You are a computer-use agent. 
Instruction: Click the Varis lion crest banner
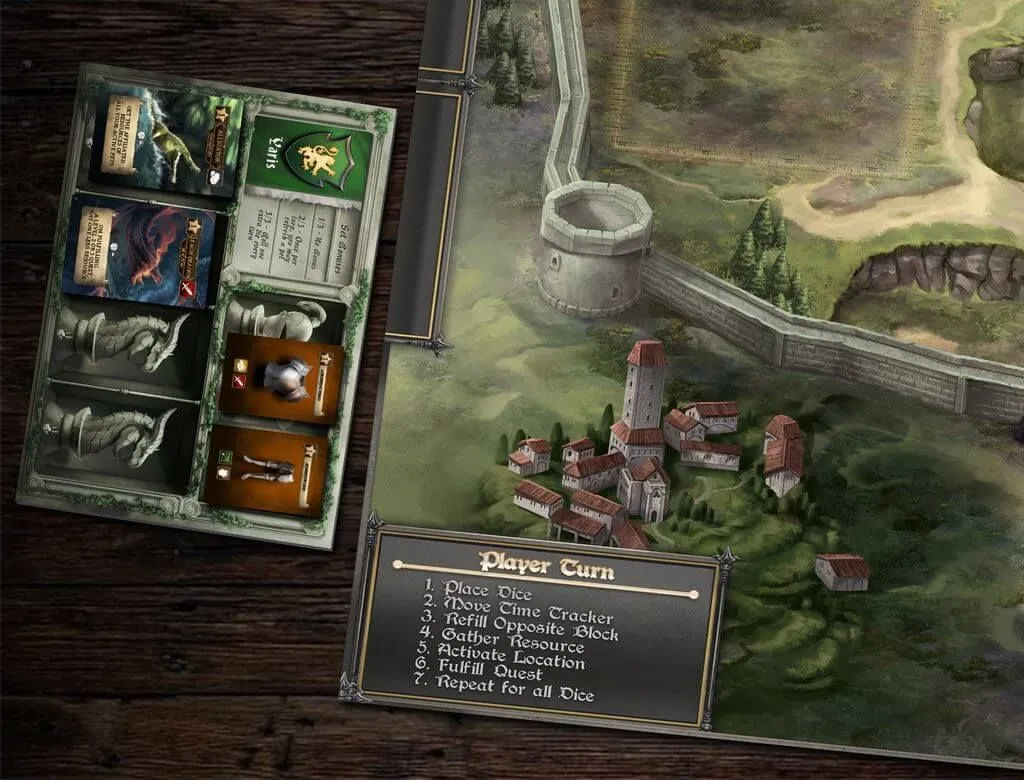coord(311,154)
